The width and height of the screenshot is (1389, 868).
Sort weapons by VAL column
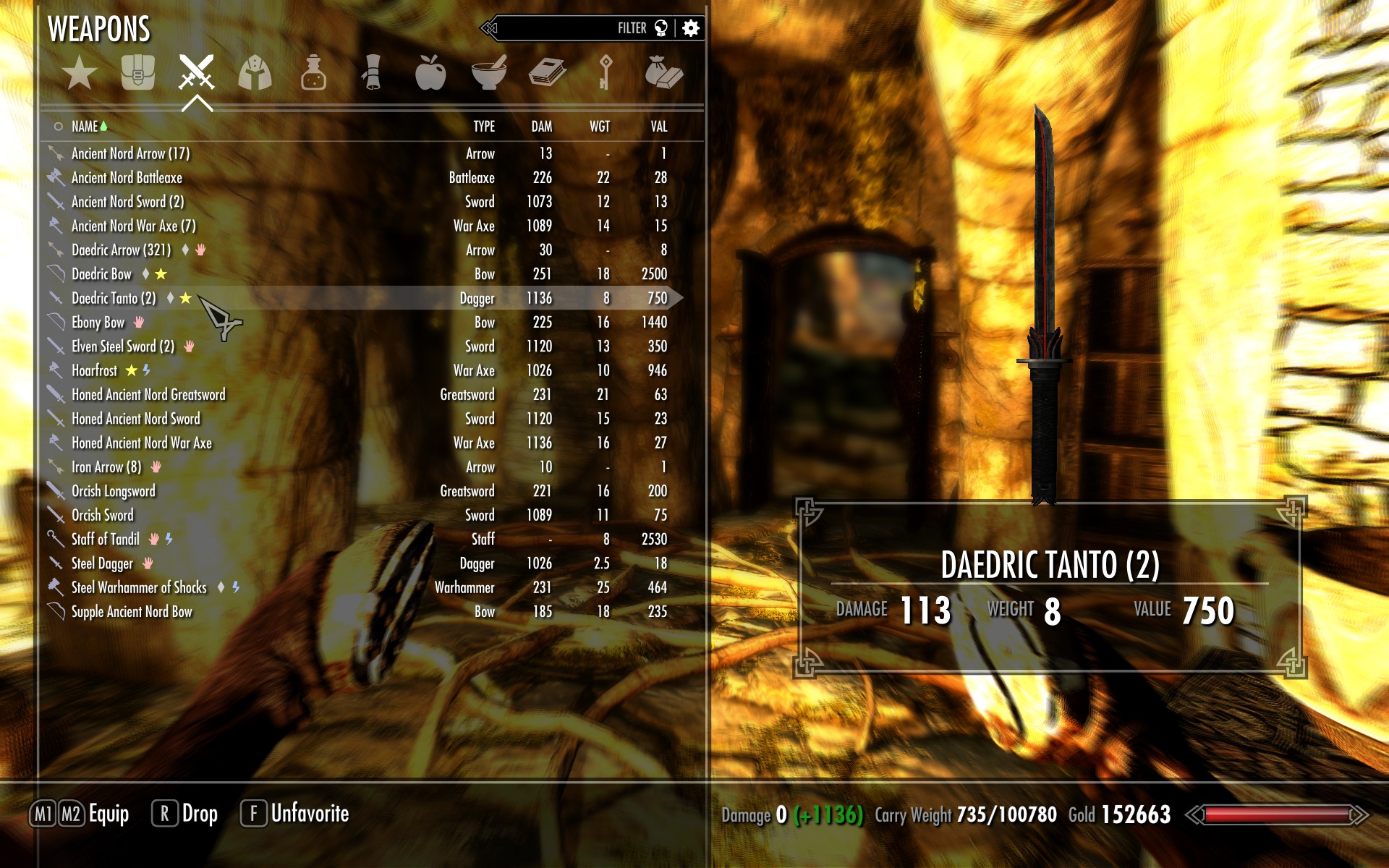[658, 127]
